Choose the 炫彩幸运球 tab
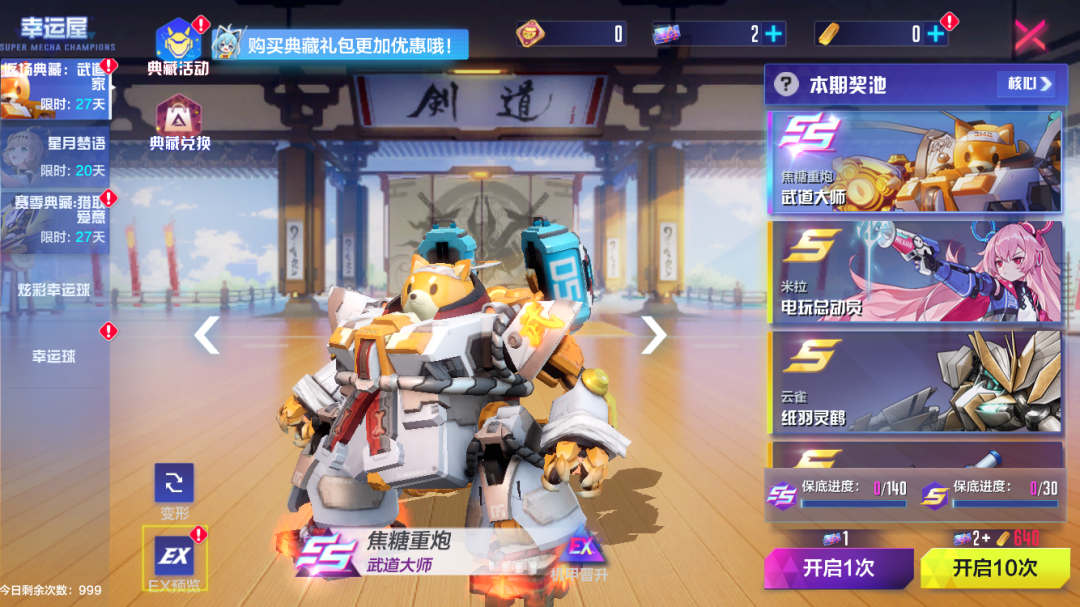This screenshot has width=1080, height=607. [56, 291]
